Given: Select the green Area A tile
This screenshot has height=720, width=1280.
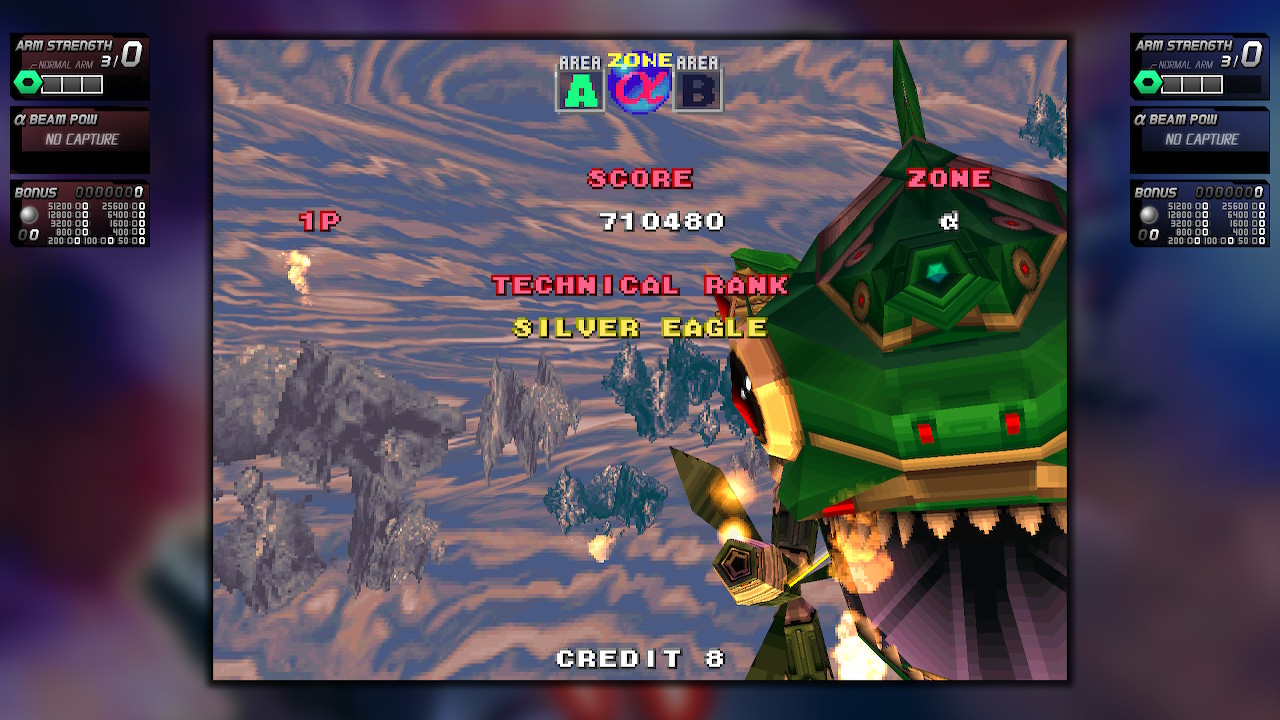Looking at the screenshot, I should coord(581,90).
